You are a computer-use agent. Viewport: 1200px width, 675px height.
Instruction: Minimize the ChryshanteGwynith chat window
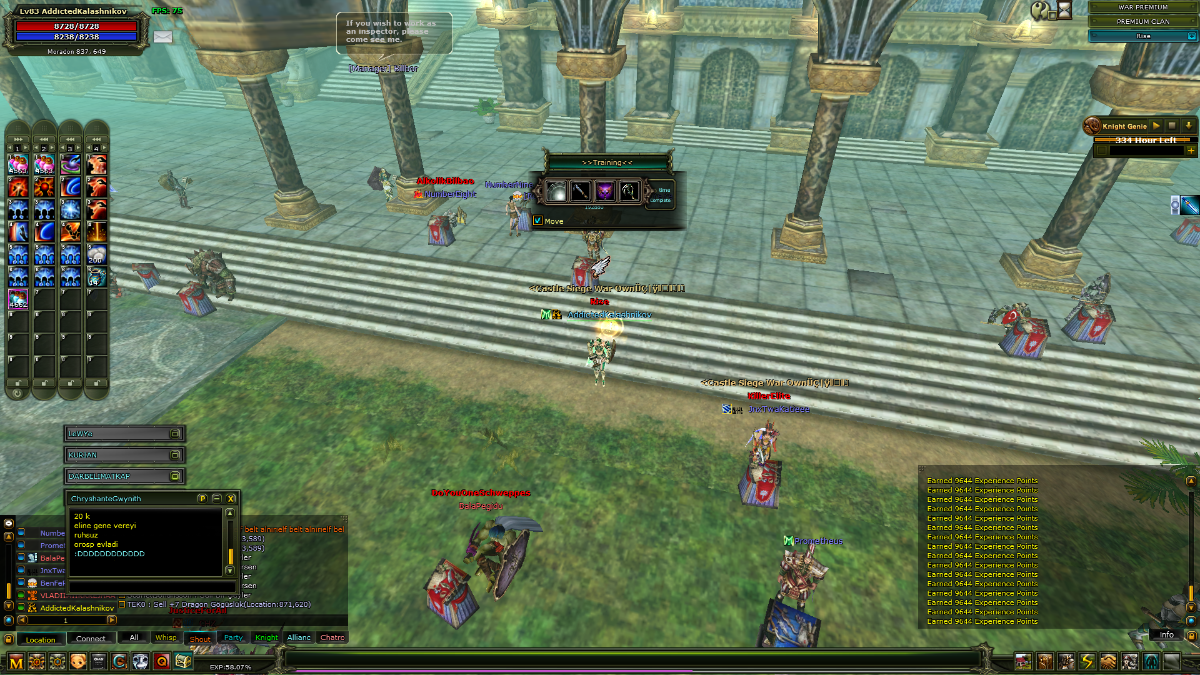tap(217, 497)
